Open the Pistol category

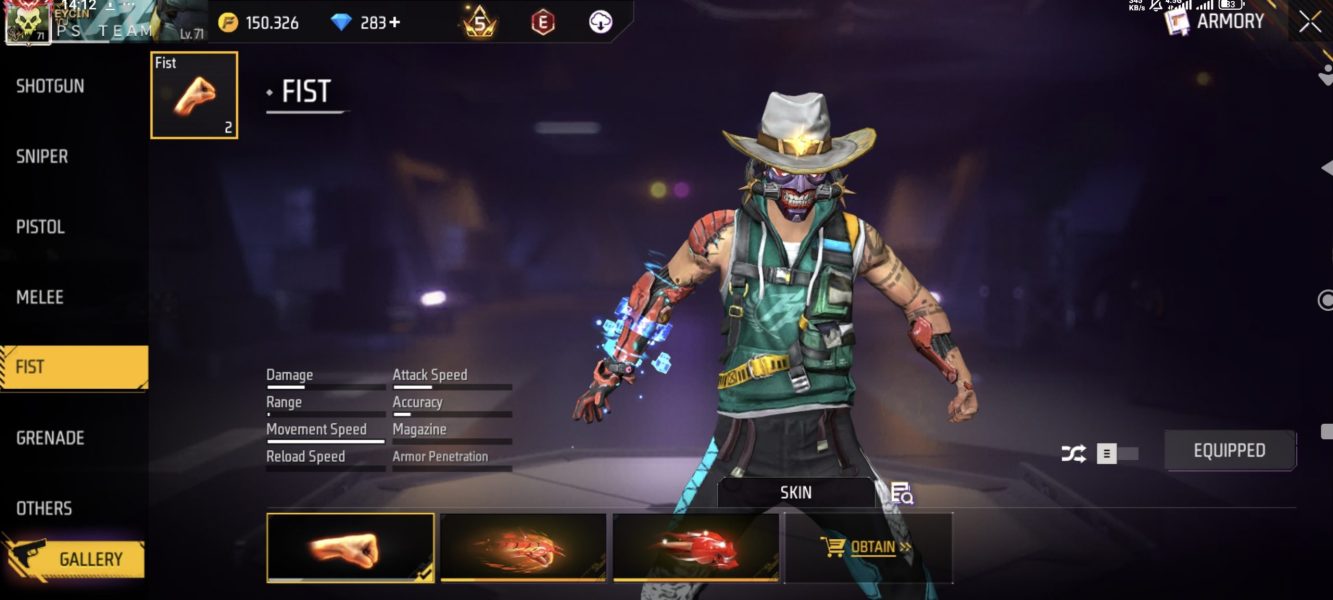[40, 227]
